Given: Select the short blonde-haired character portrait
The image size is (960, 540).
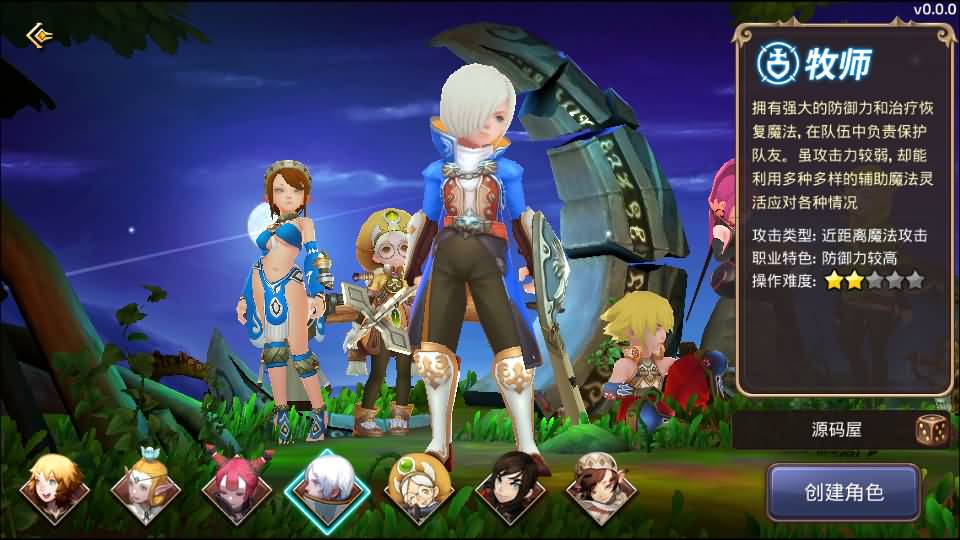Looking at the screenshot, I should coord(55,488).
